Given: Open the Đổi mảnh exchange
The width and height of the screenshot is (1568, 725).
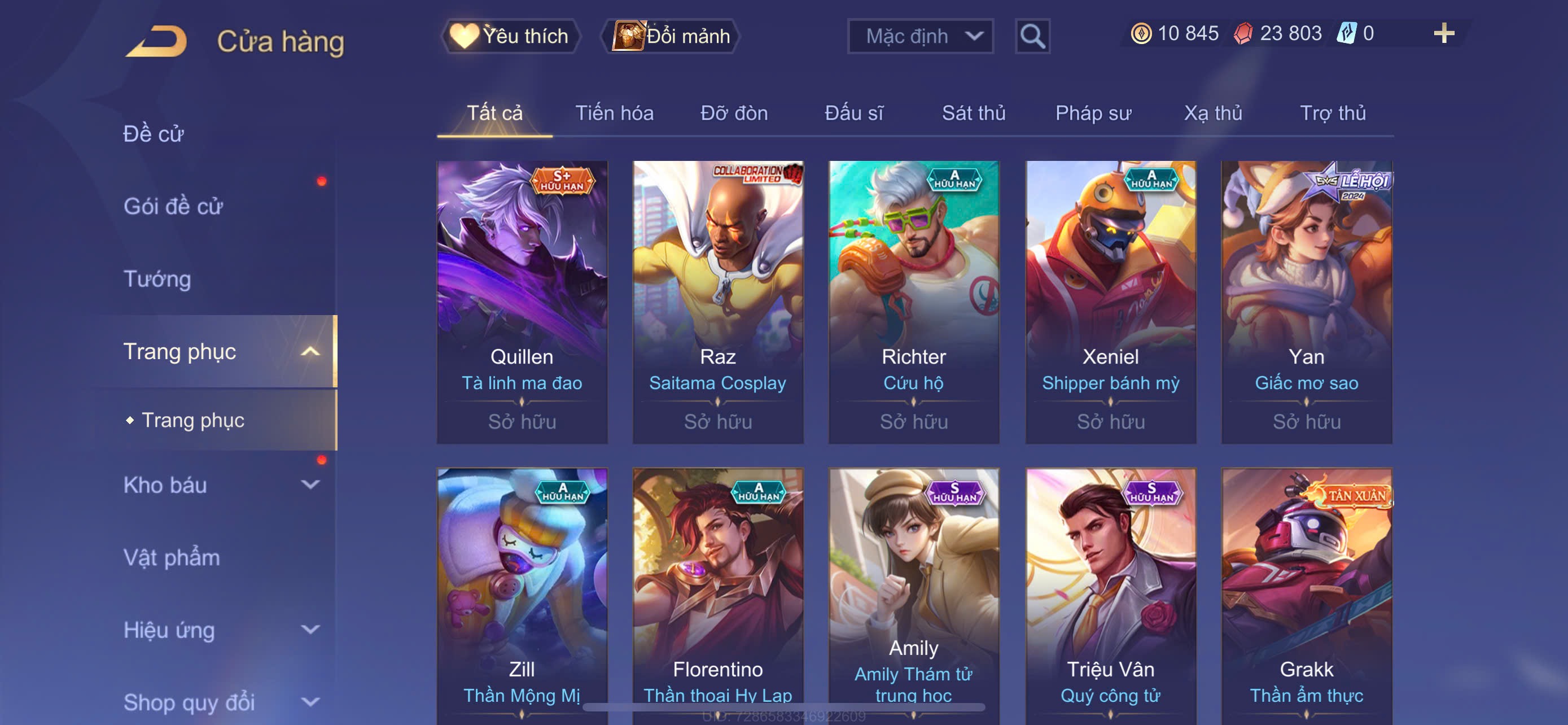Looking at the screenshot, I should point(671,36).
